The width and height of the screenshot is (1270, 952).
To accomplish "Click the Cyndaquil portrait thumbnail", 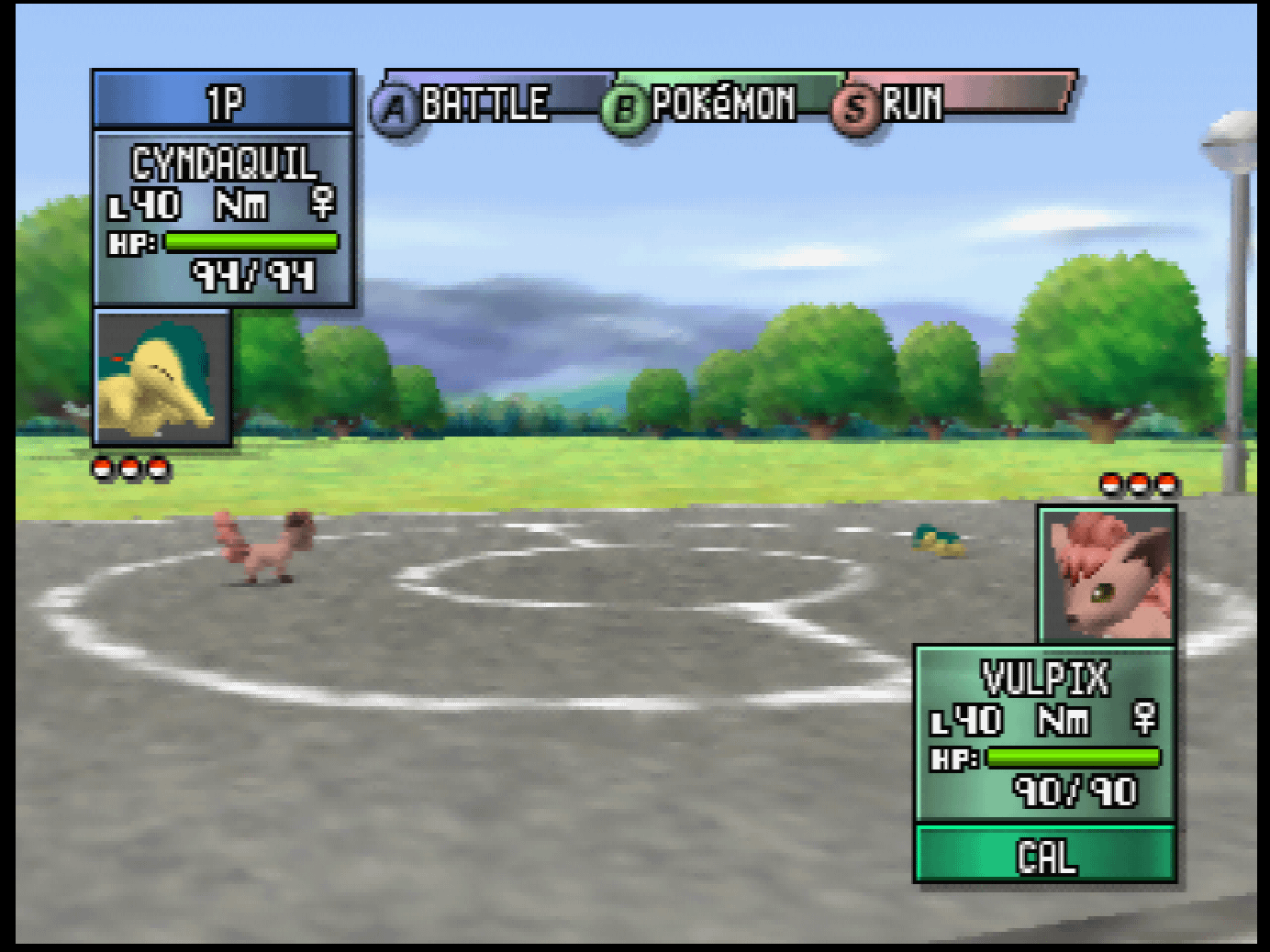I will 163,378.
